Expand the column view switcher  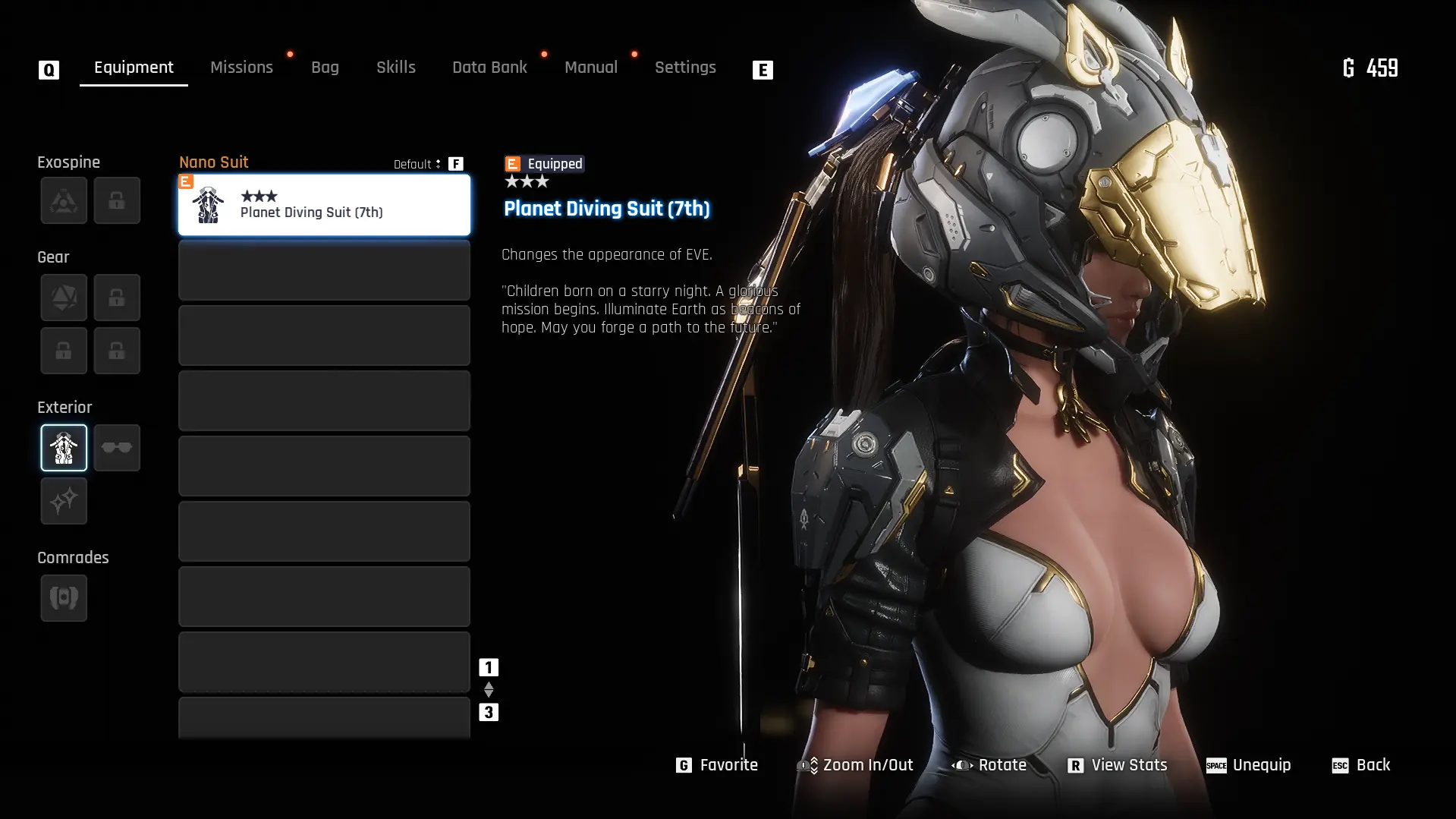coord(488,689)
